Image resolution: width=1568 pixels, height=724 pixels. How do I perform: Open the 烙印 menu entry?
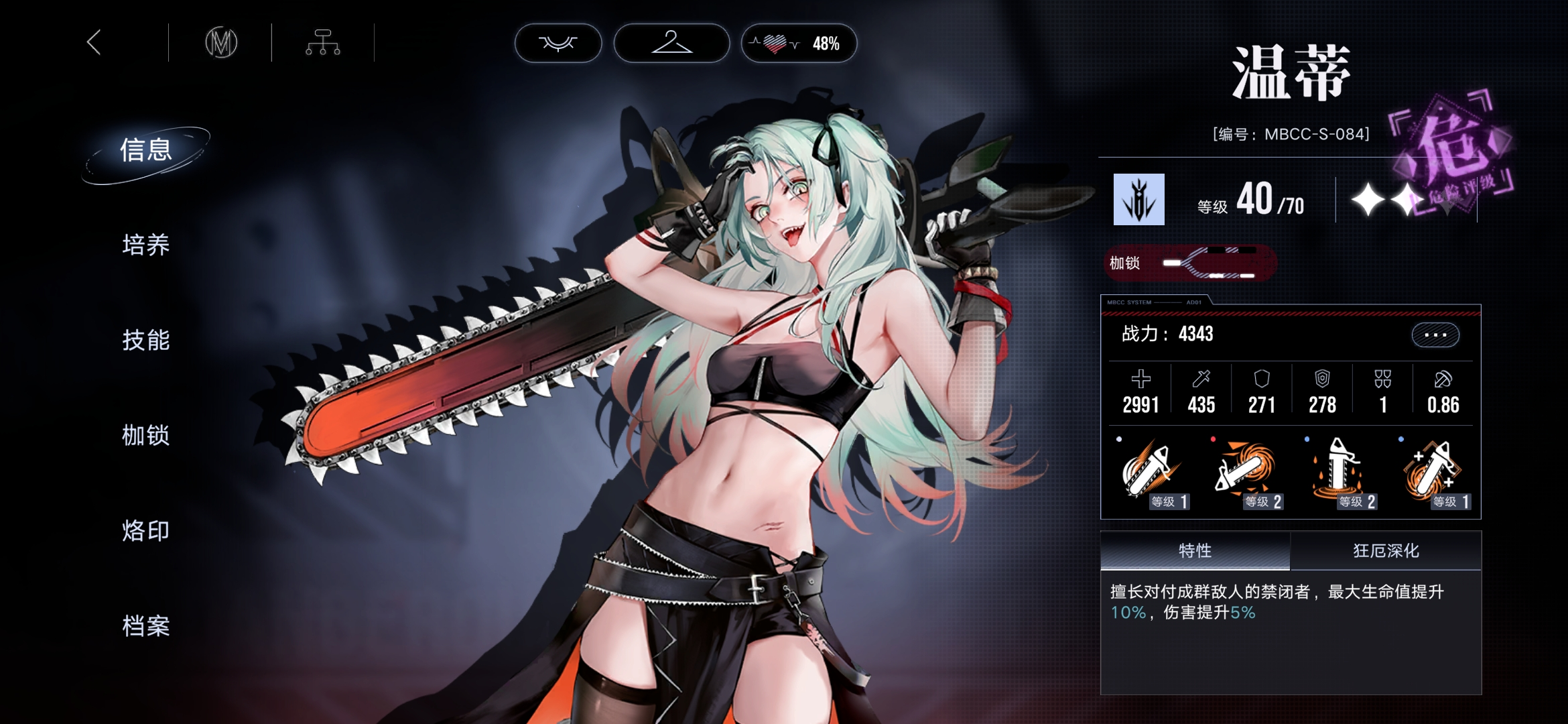point(146,531)
